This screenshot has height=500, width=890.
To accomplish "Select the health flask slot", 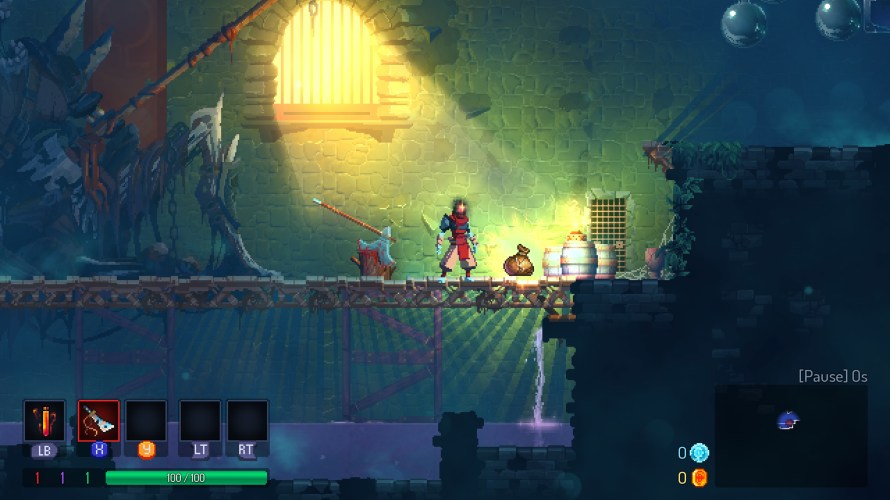I will tap(45, 420).
